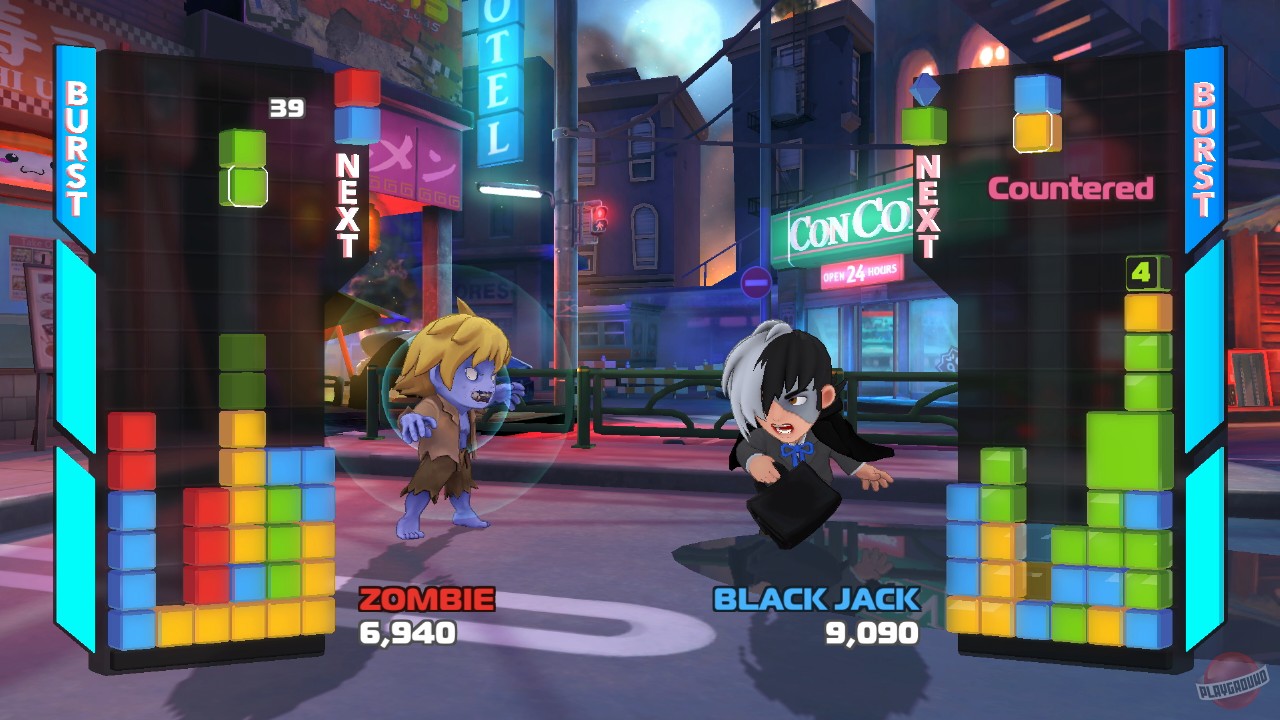Image resolution: width=1280 pixels, height=720 pixels.
Task: Click the green gem in Black Jack's NEXT queue
Action: 926,125
